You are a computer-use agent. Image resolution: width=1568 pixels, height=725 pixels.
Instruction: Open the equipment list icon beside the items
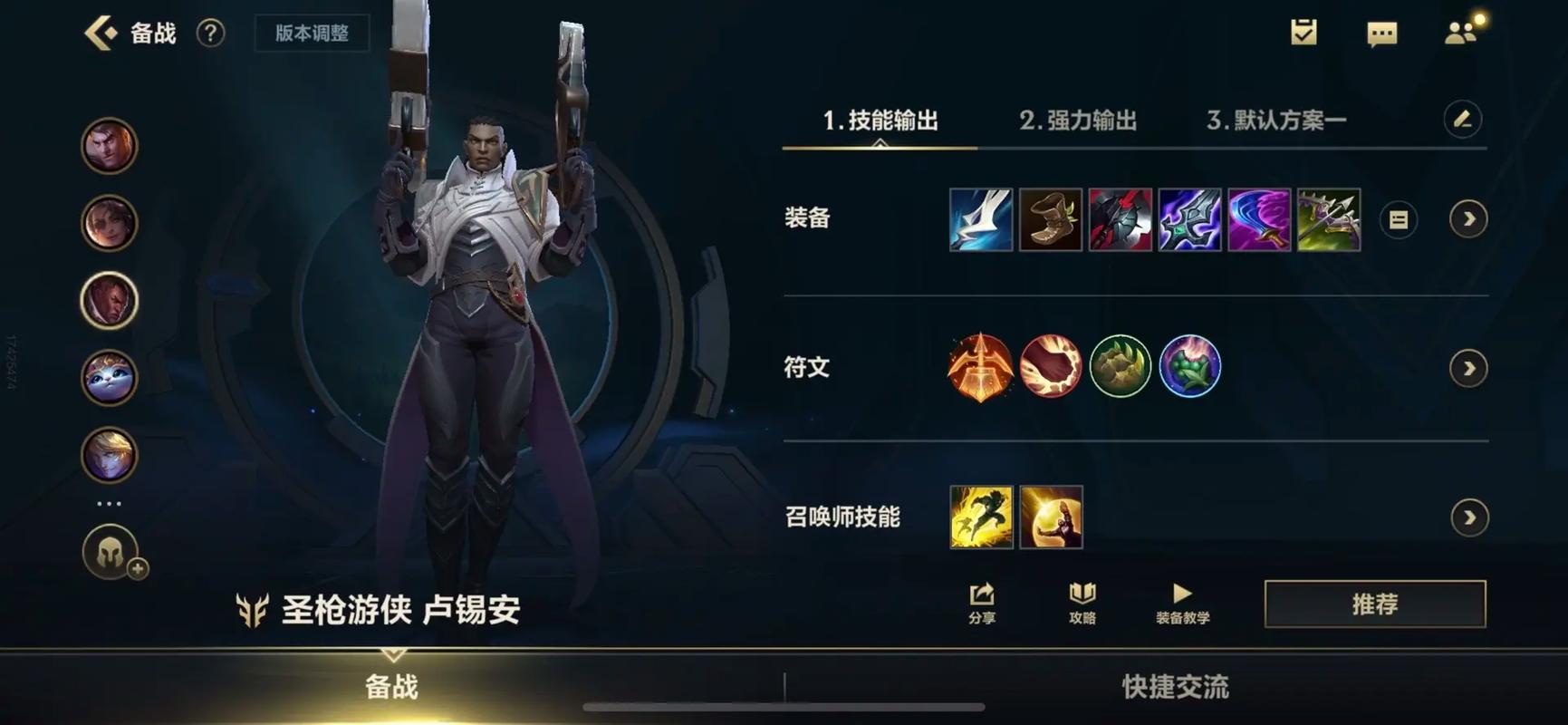coord(1398,218)
